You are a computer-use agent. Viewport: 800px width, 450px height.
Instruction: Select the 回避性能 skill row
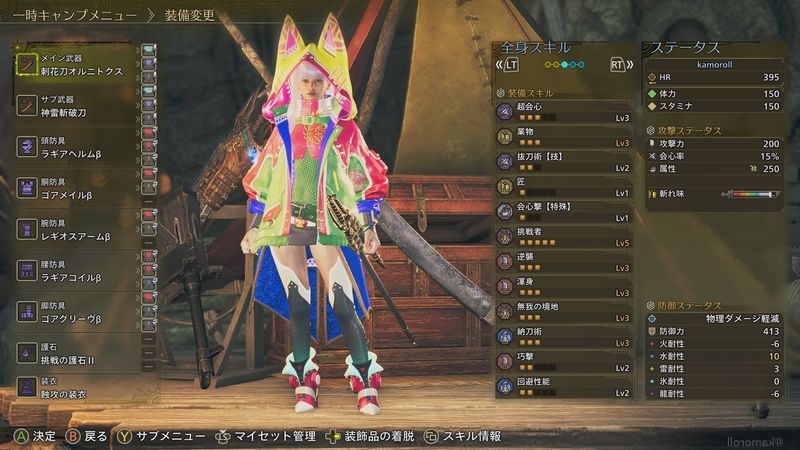pos(565,386)
